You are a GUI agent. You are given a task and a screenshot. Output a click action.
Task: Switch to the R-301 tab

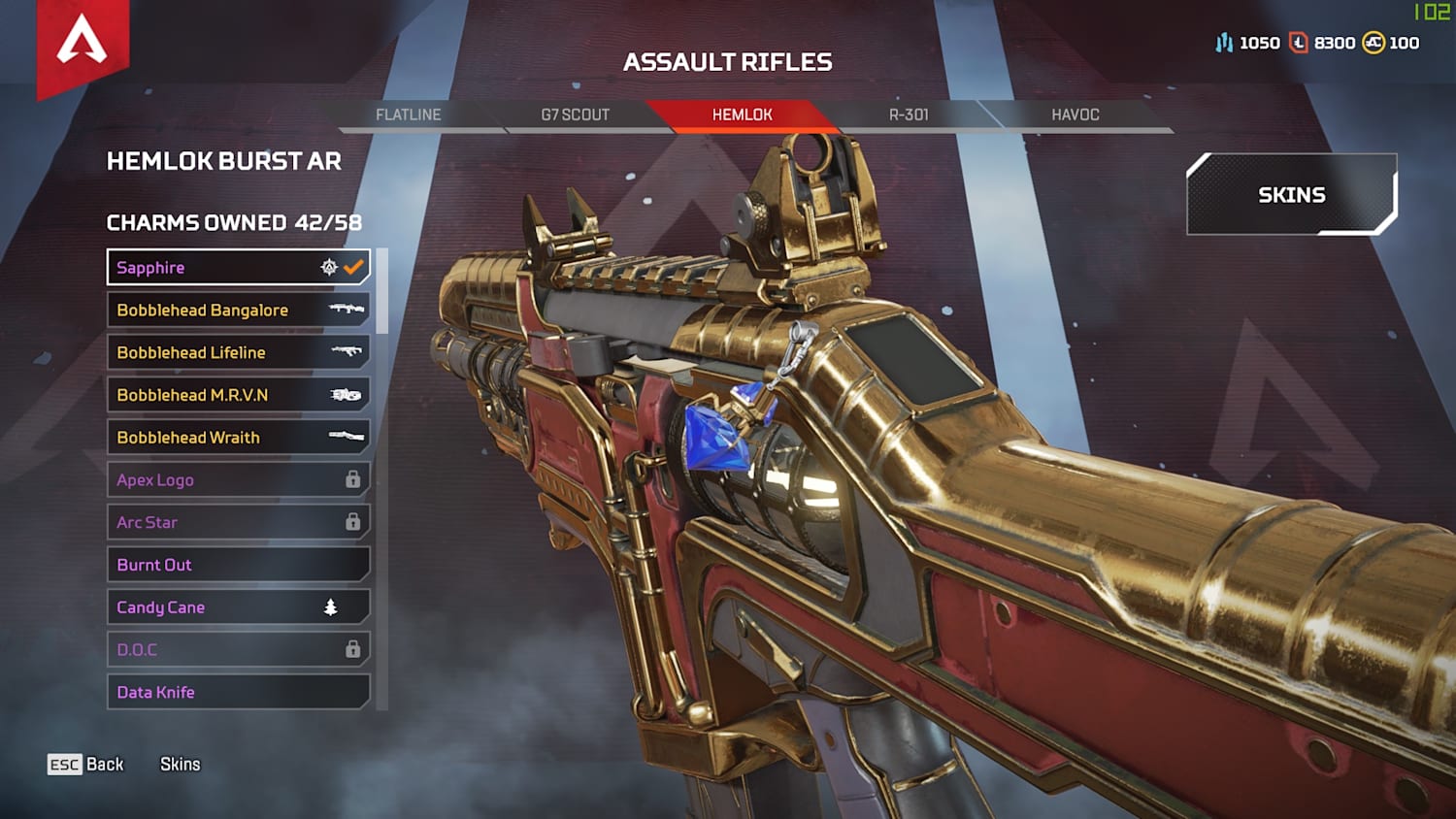click(x=905, y=115)
